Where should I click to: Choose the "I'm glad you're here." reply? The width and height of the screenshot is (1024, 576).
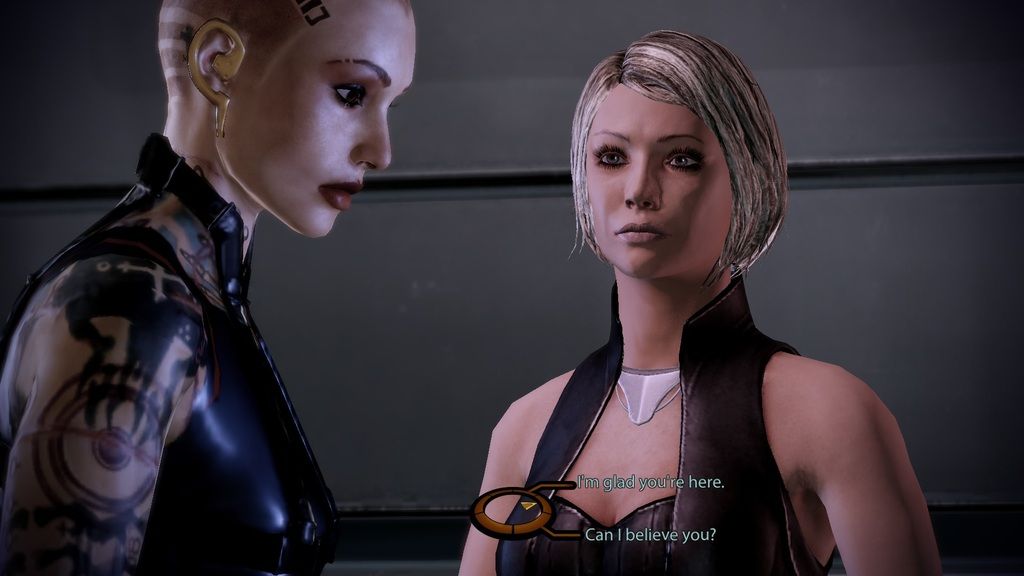click(x=651, y=483)
